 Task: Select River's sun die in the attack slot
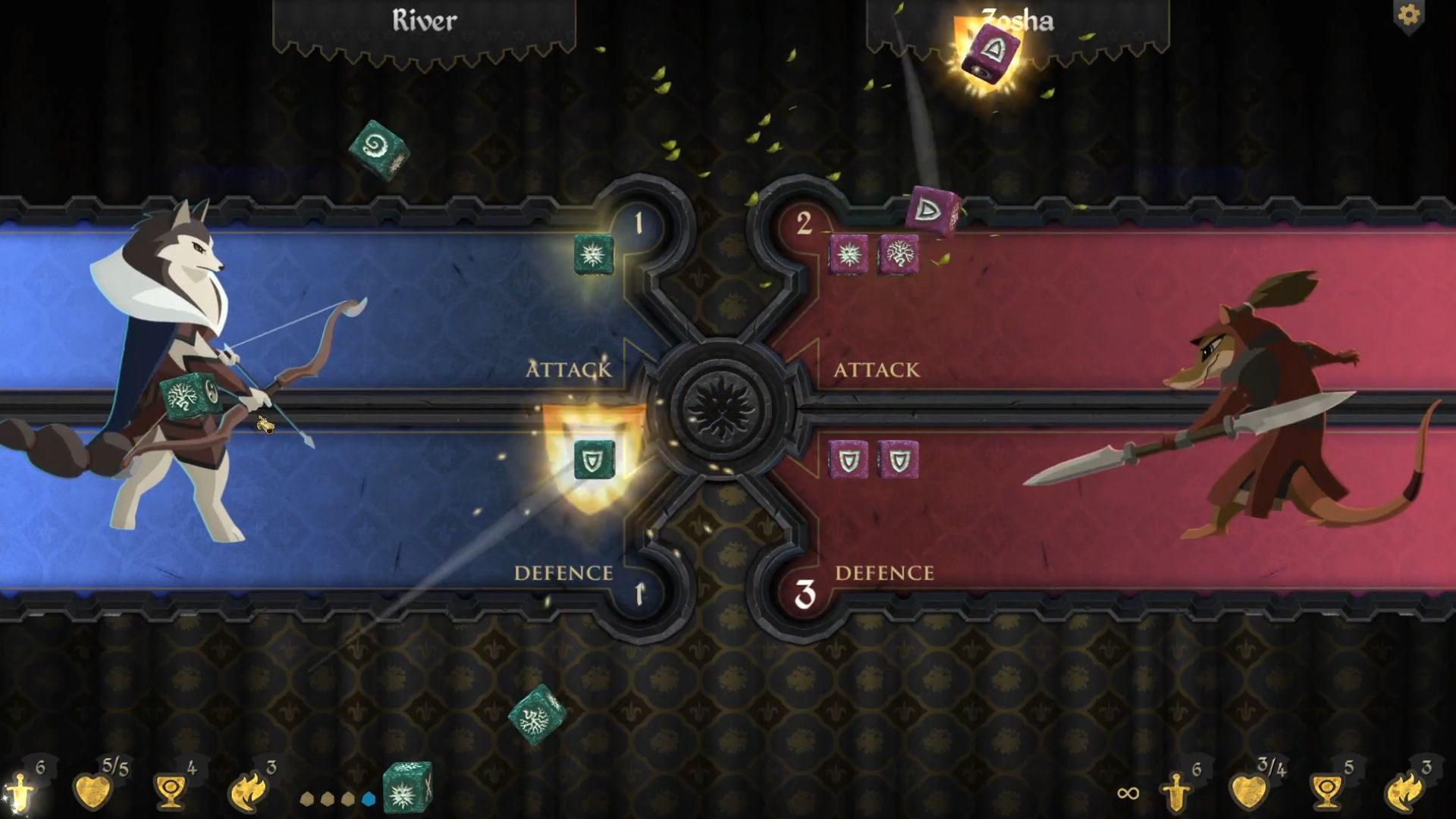(x=593, y=254)
